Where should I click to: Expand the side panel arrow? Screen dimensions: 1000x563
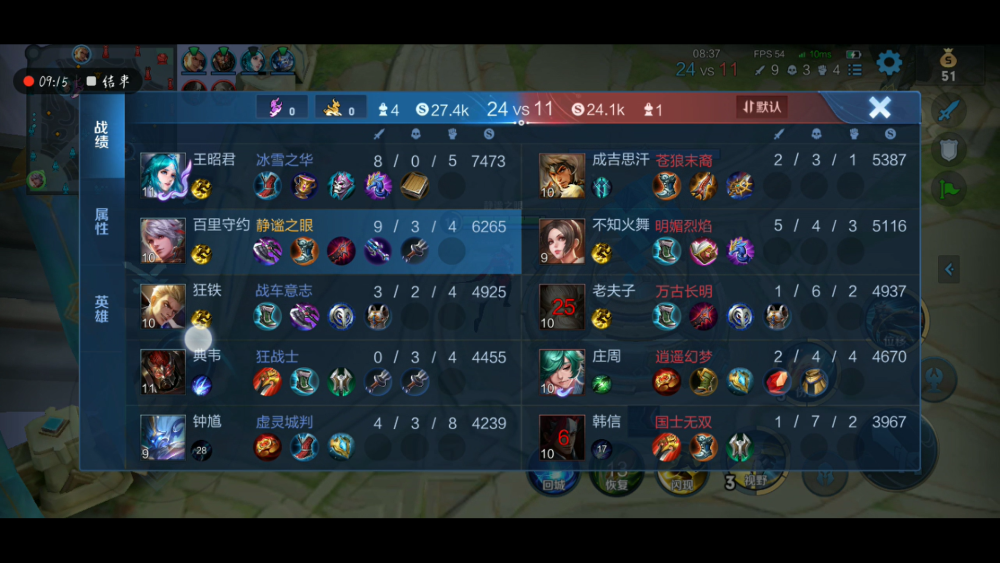tap(949, 268)
